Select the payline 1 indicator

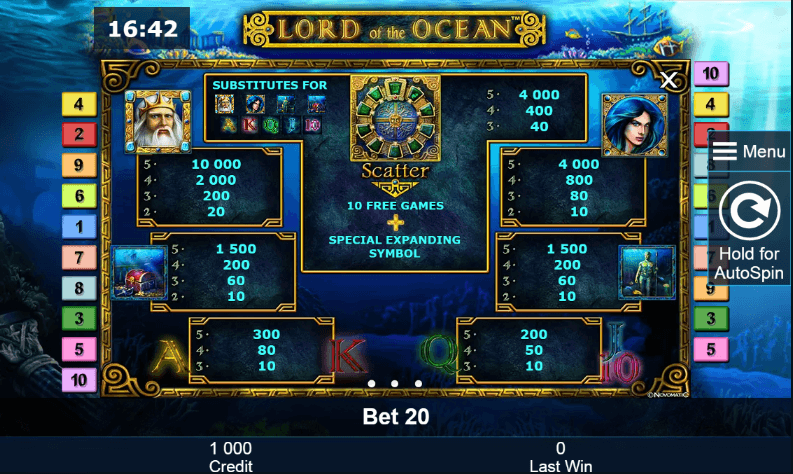coord(79,227)
